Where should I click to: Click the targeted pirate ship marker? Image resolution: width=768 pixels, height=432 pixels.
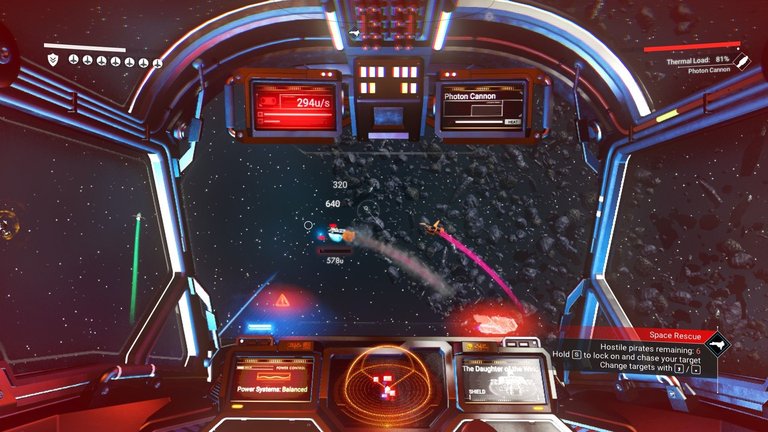(337, 235)
